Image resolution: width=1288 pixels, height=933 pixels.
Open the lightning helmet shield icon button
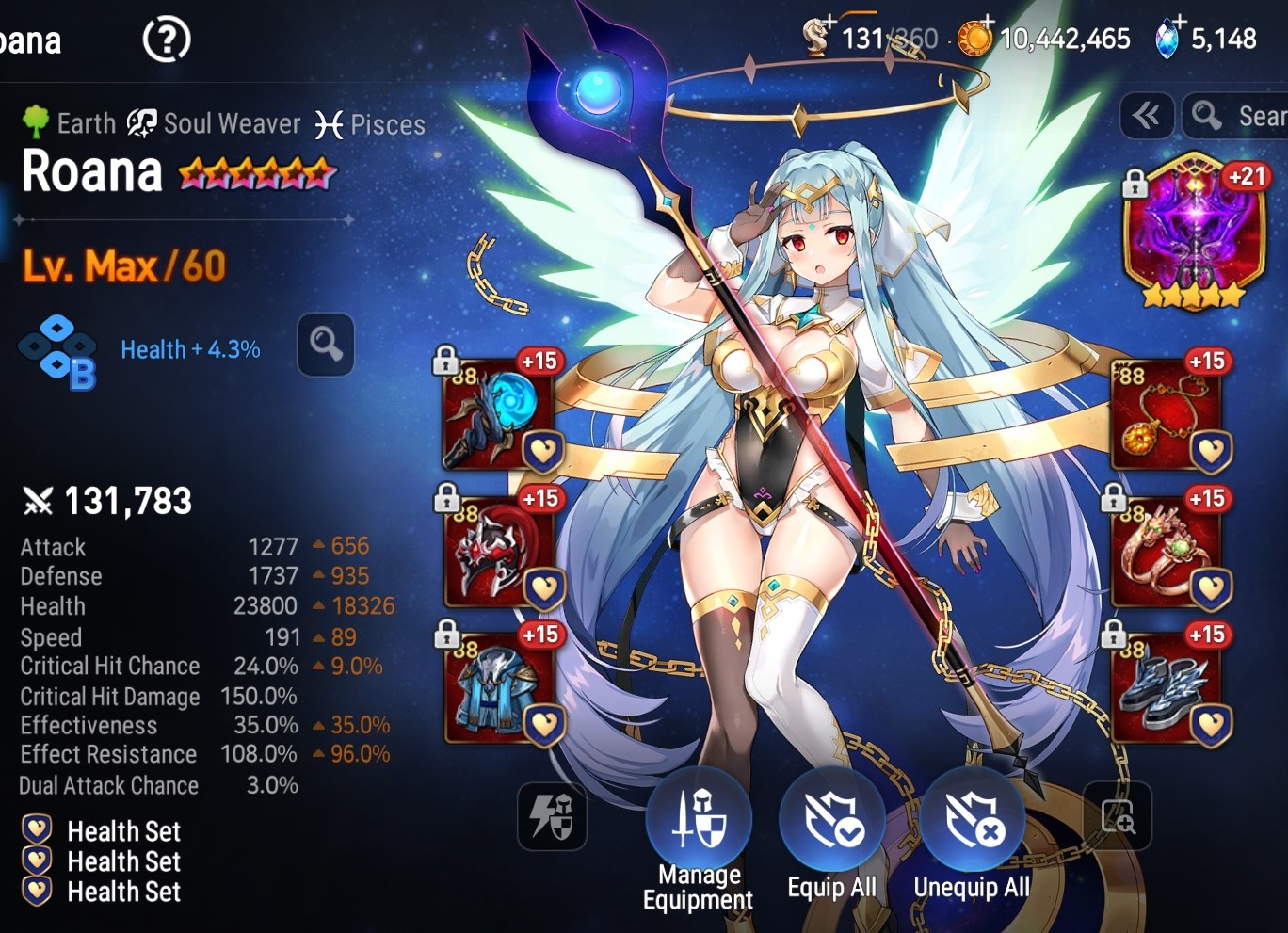click(552, 816)
